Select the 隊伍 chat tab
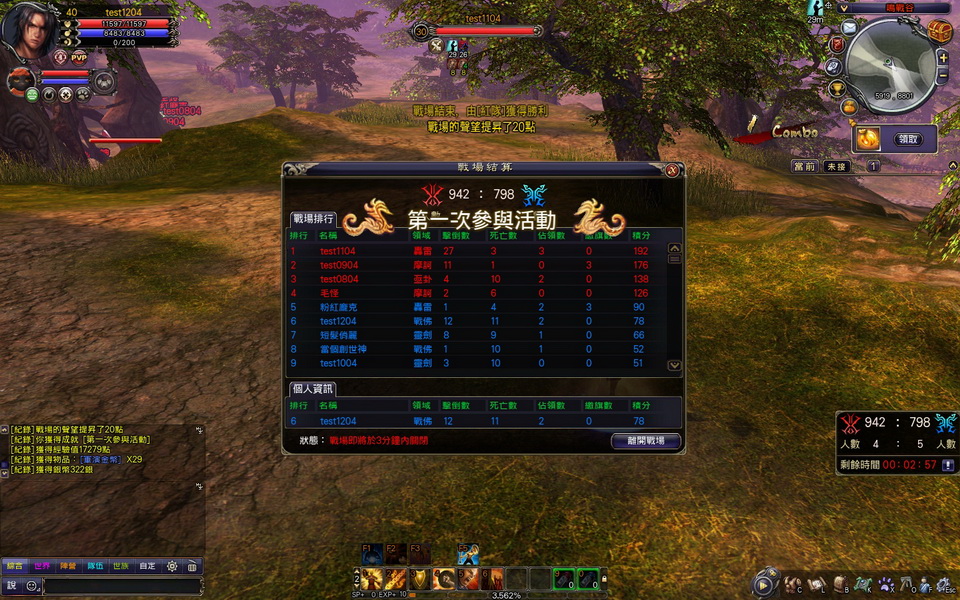This screenshot has height=600, width=960. [x=94, y=566]
